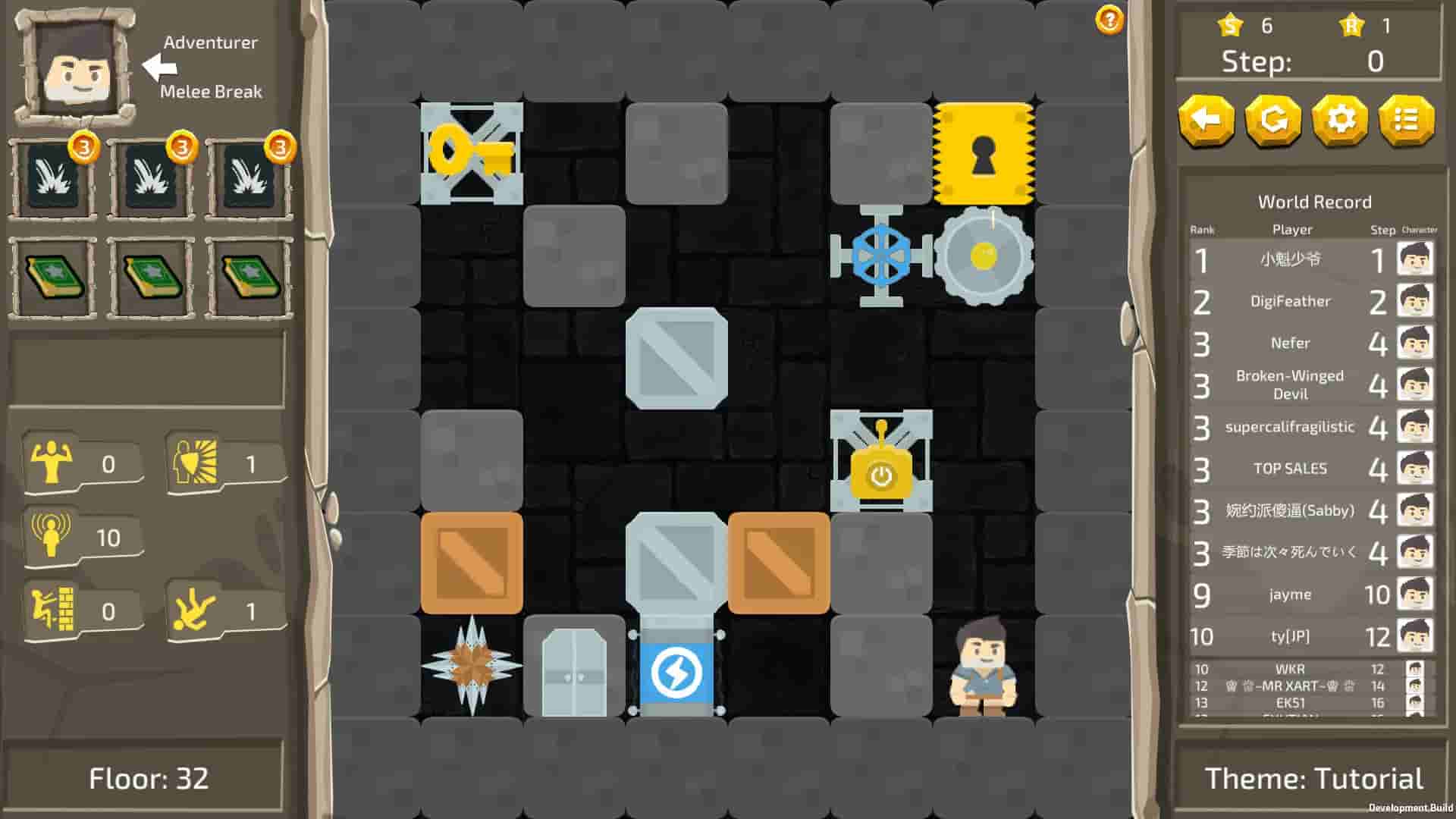Image resolution: width=1456 pixels, height=819 pixels.
Task: Open the level list button
Action: [x=1407, y=119]
